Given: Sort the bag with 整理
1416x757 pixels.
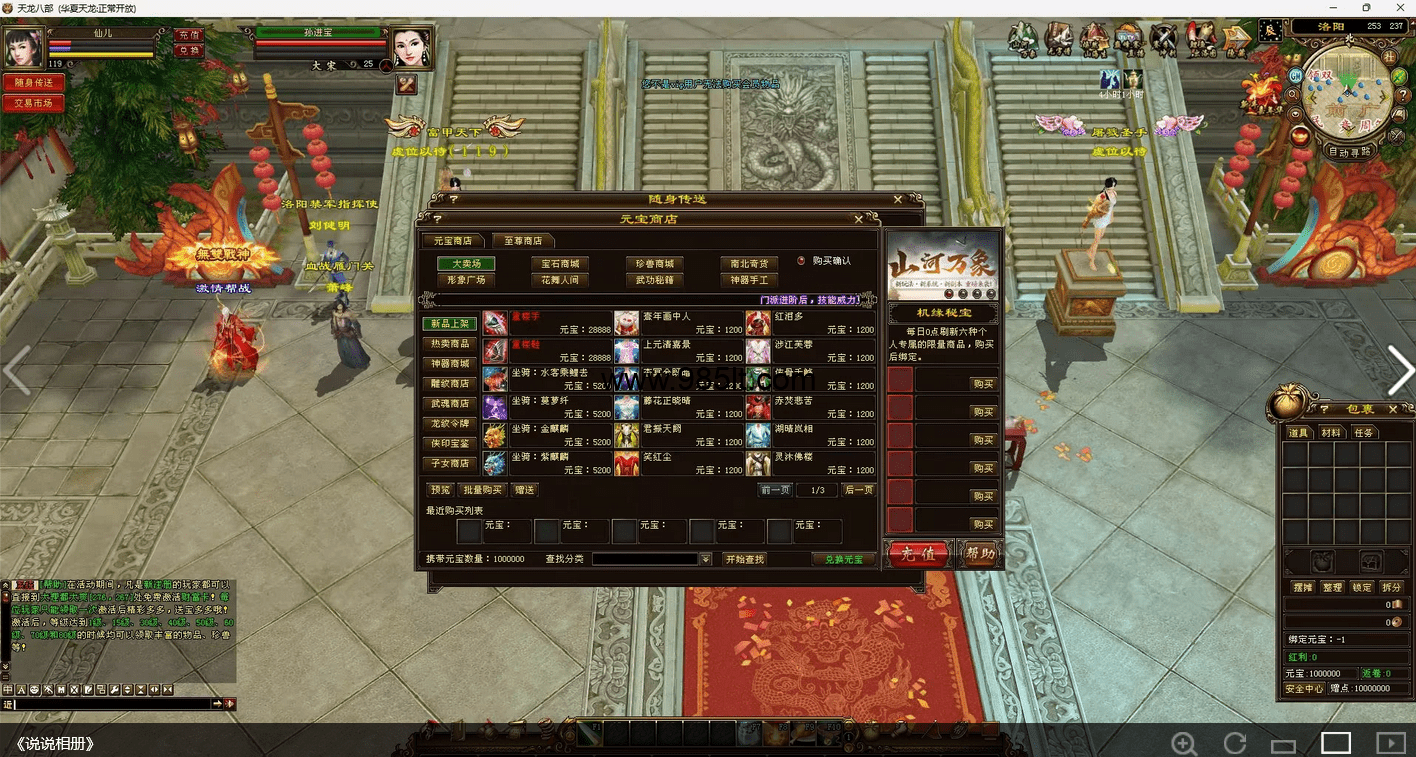Looking at the screenshot, I should click(1332, 587).
